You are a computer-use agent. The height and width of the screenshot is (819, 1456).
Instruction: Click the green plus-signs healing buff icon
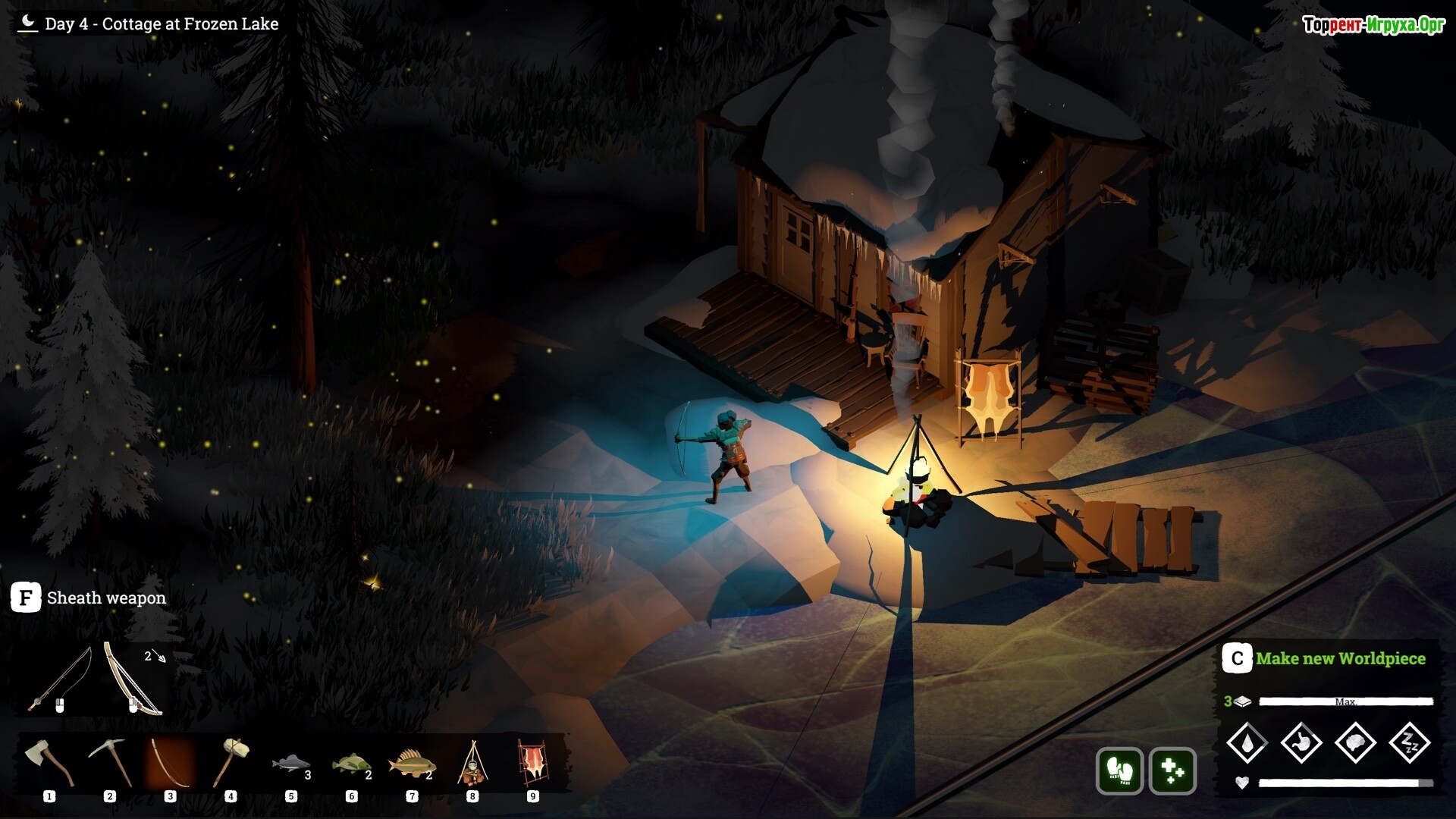tap(1172, 771)
